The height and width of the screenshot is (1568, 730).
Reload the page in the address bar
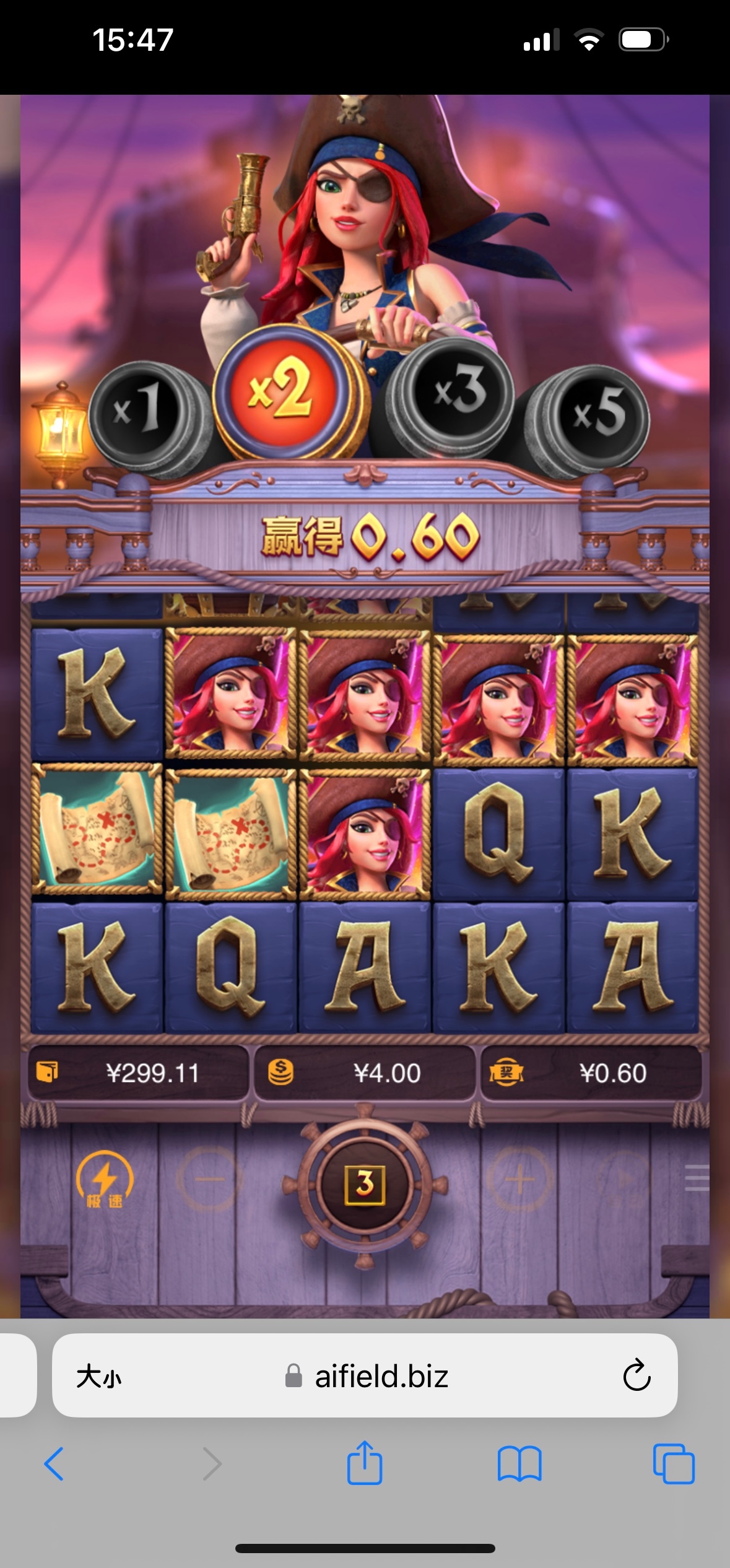636,1375
